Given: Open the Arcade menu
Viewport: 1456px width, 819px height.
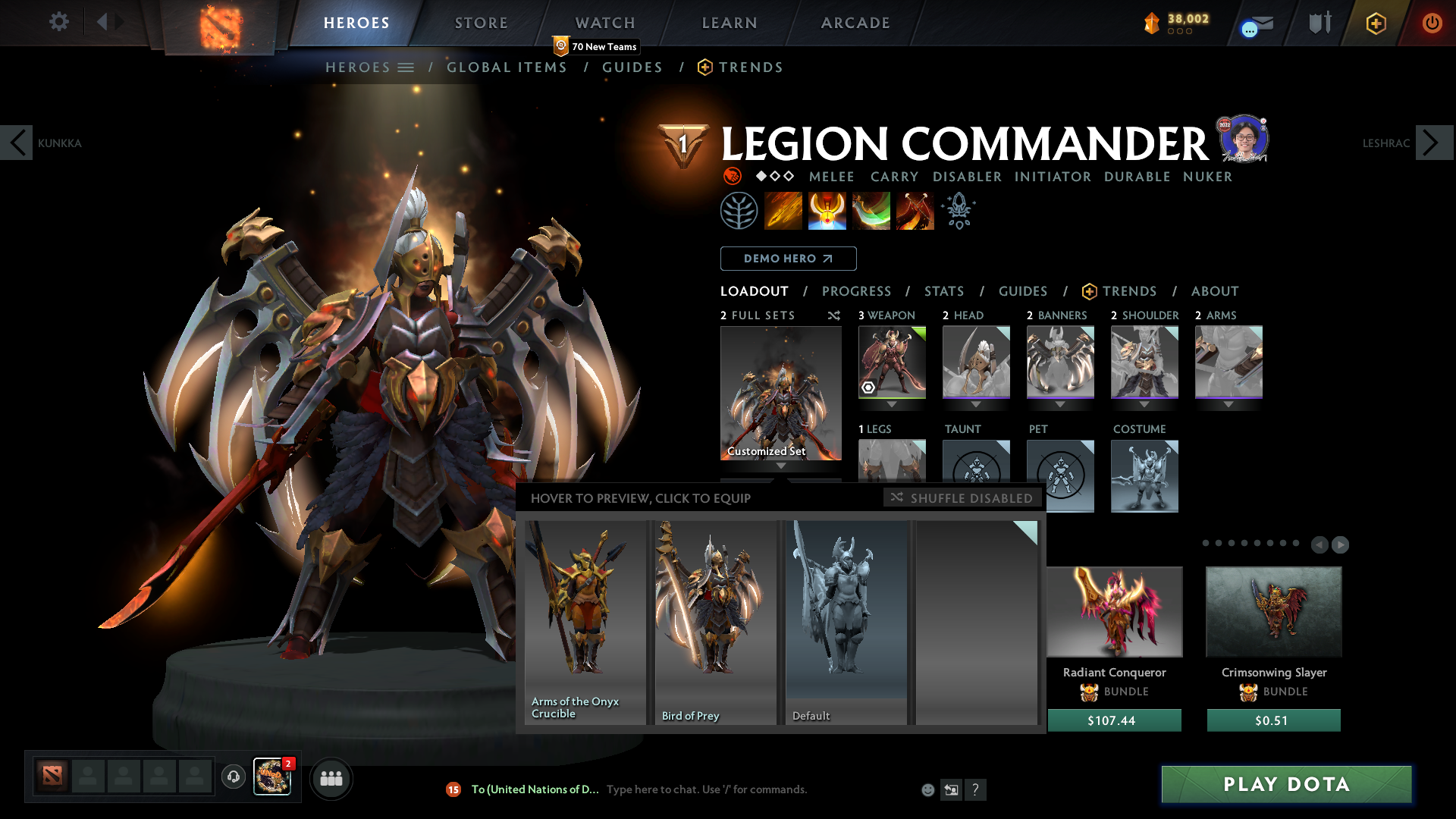Looking at the screenshot, I should 855,23.
